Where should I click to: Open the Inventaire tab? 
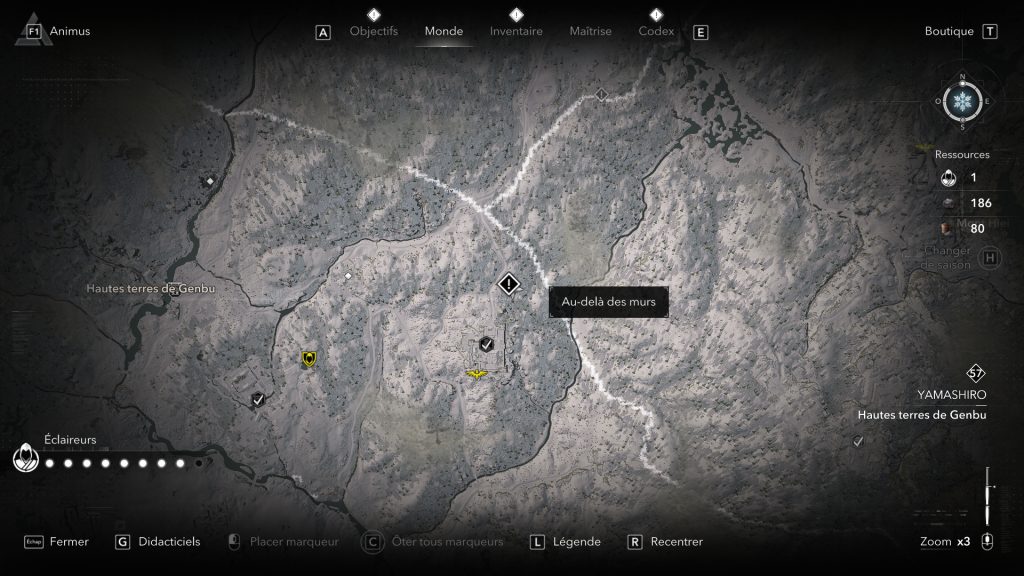pyautogui.click(x=516, y=31)
